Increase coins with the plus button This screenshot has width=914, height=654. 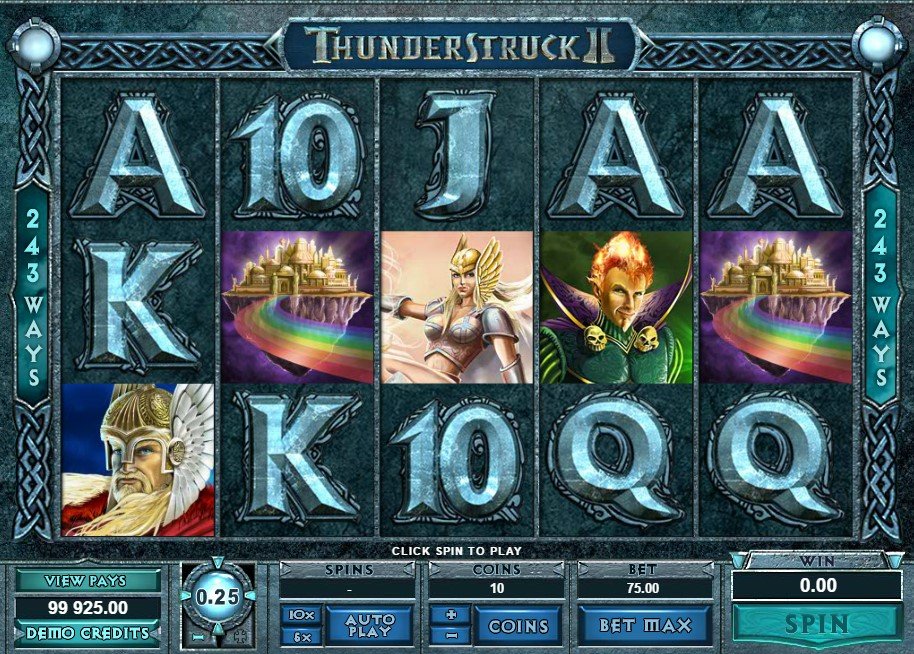pos(451,615)
